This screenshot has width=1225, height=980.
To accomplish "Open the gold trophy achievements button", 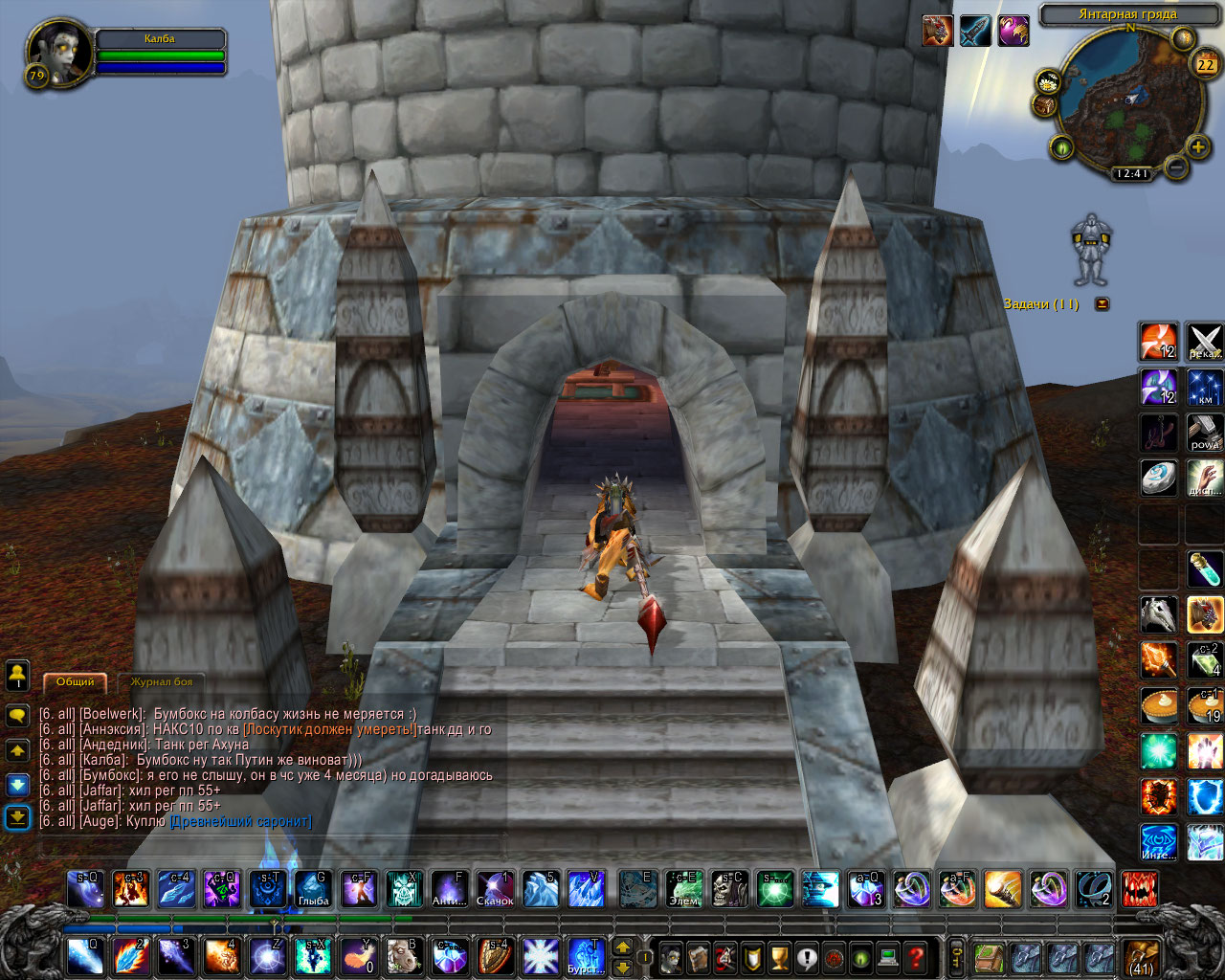I will click(780, 956).
